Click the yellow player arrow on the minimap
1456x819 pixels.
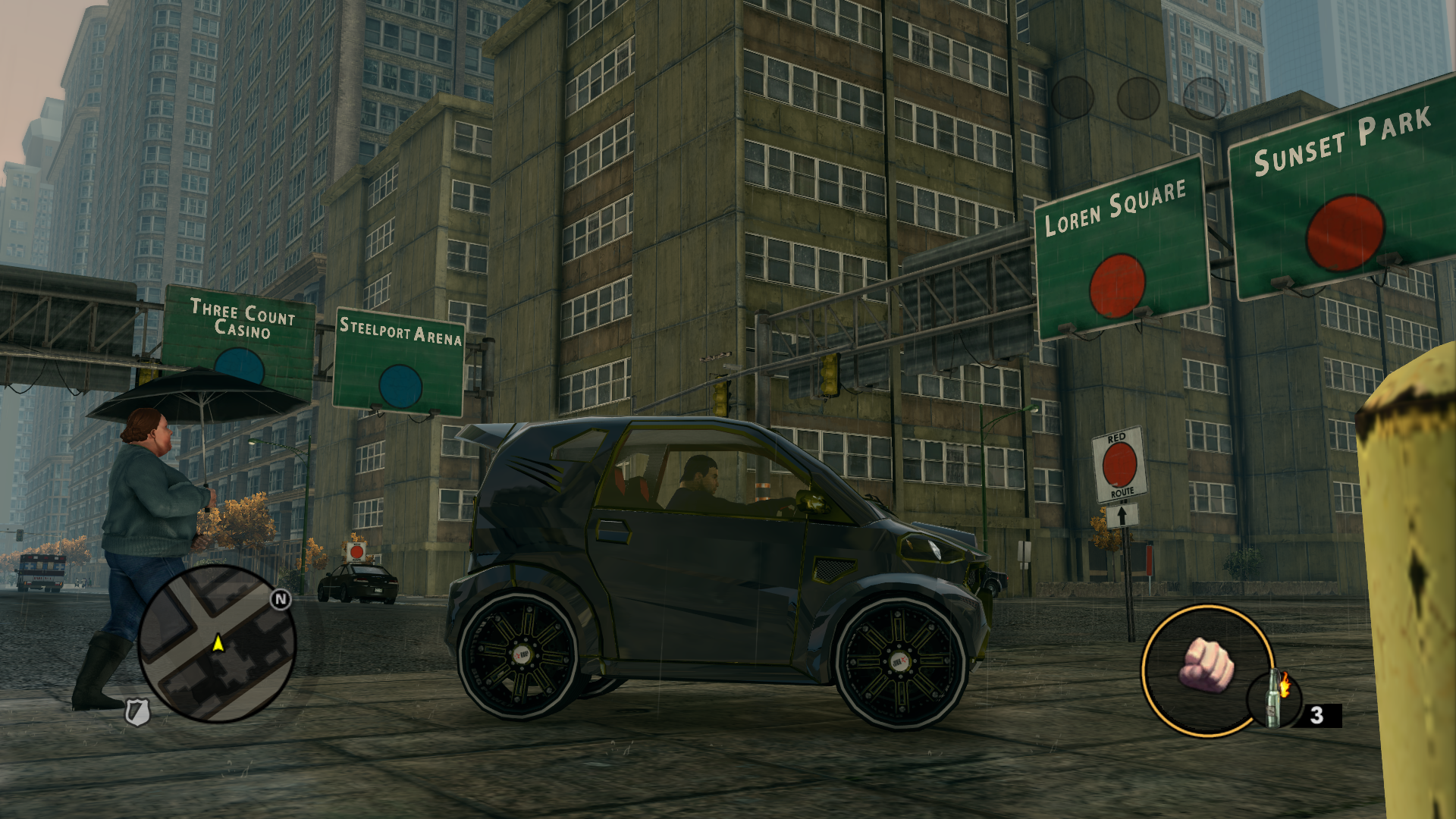[218, 643]
